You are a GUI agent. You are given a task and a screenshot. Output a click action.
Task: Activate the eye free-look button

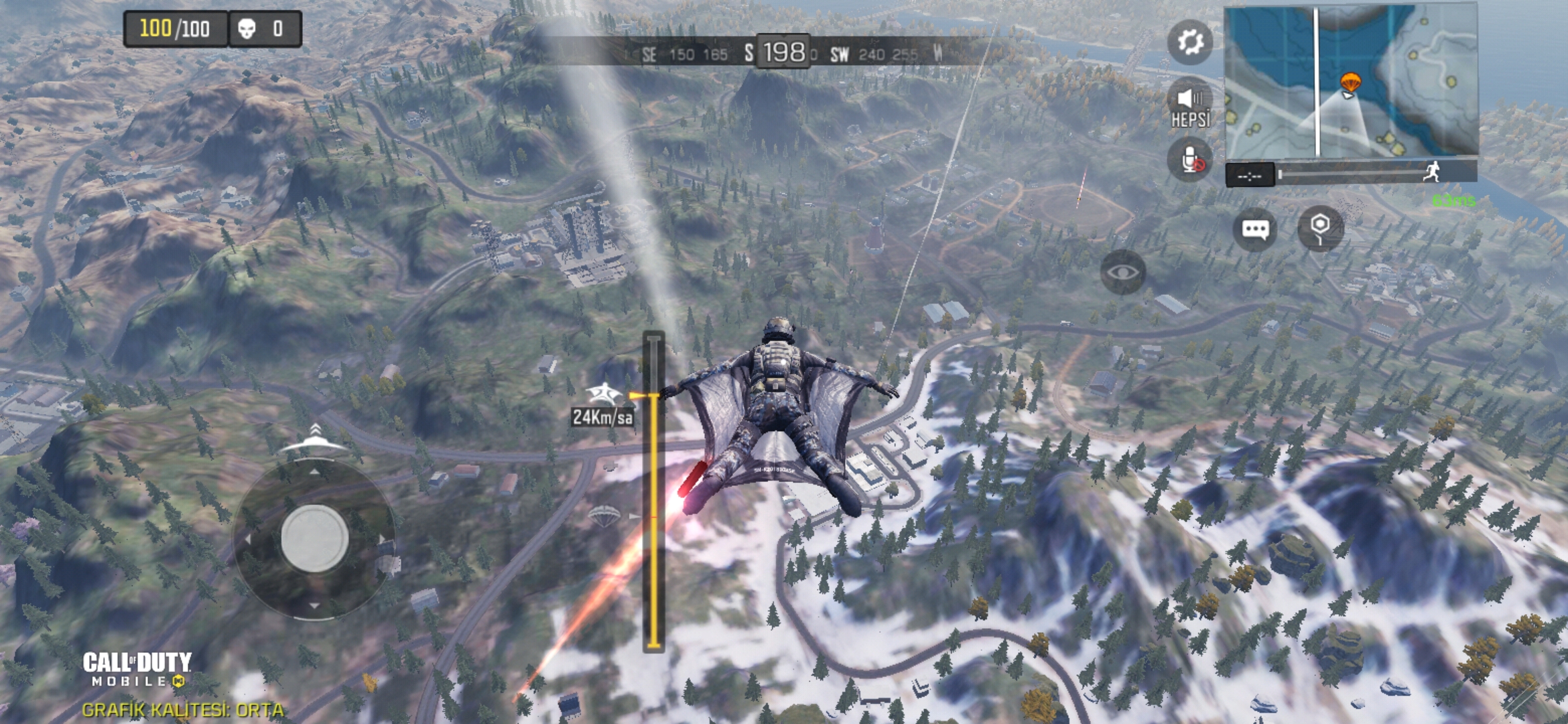[1123, 272]
